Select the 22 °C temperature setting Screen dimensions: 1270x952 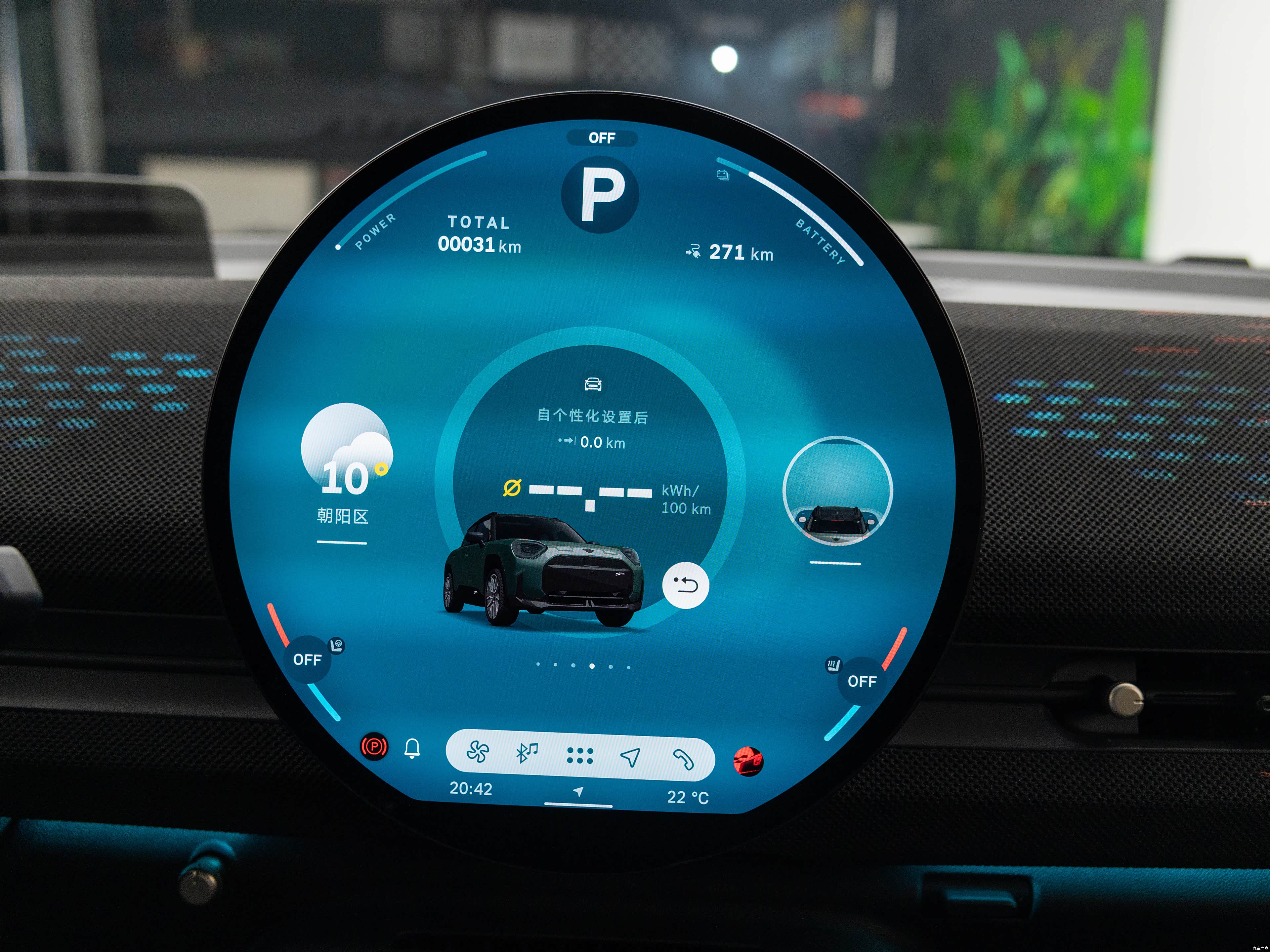click(687, 797)
